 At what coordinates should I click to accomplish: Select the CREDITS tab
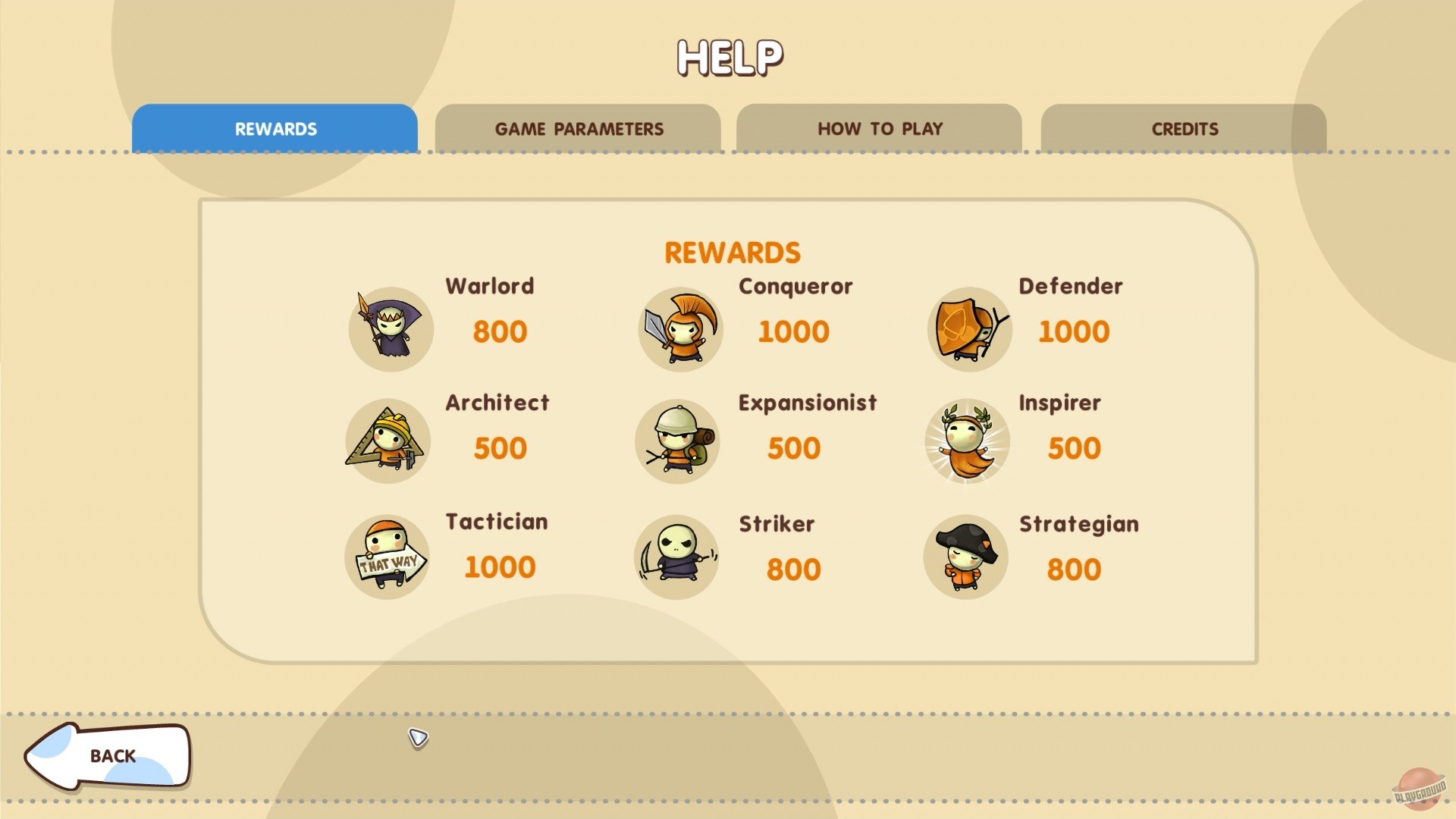pos(1185,129)
